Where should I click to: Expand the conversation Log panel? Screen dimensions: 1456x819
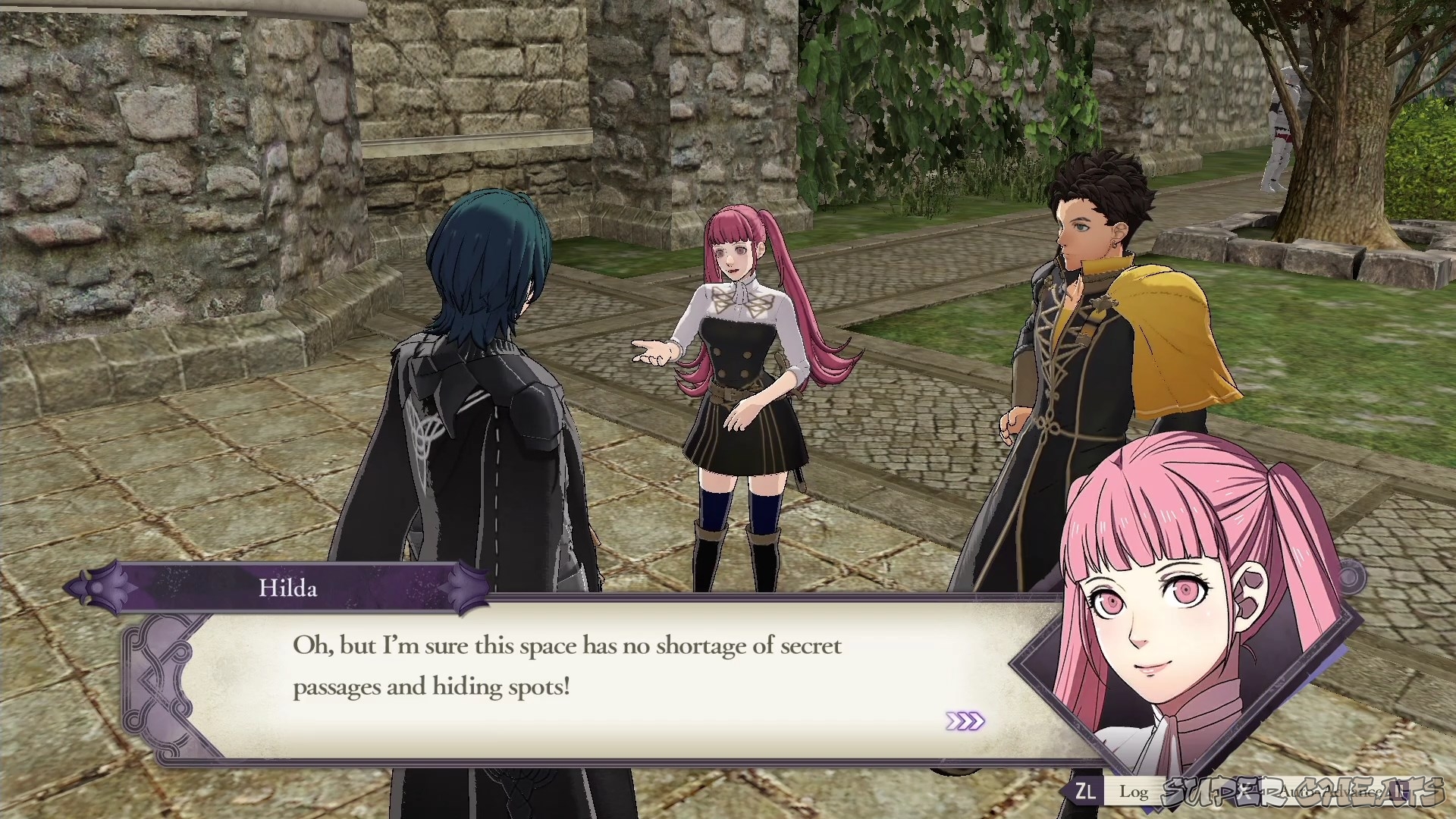tap(1134, 792)
